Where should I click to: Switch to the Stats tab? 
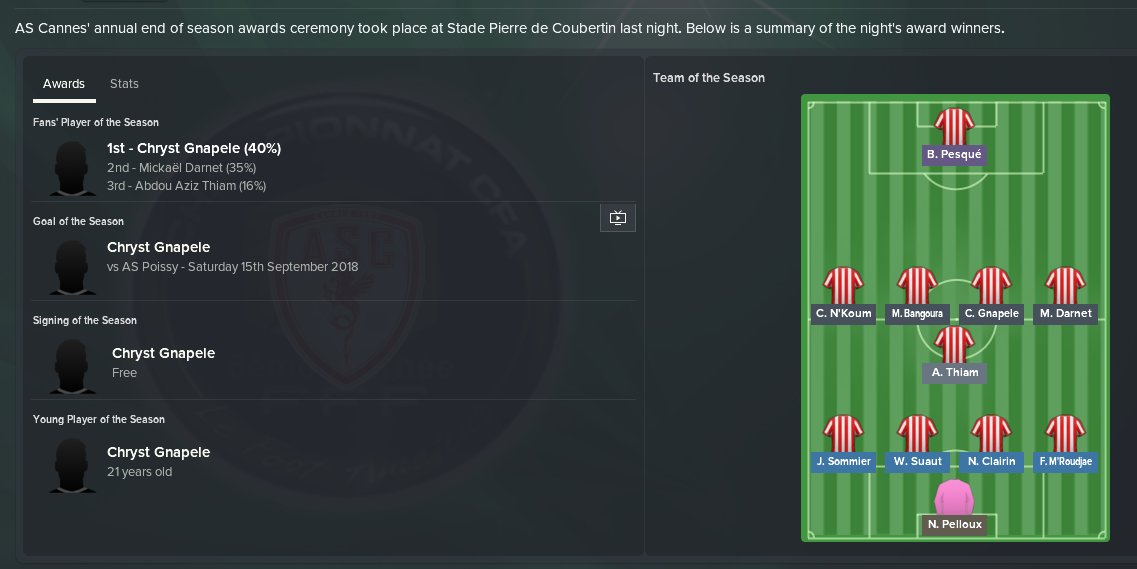pos(124,84)
